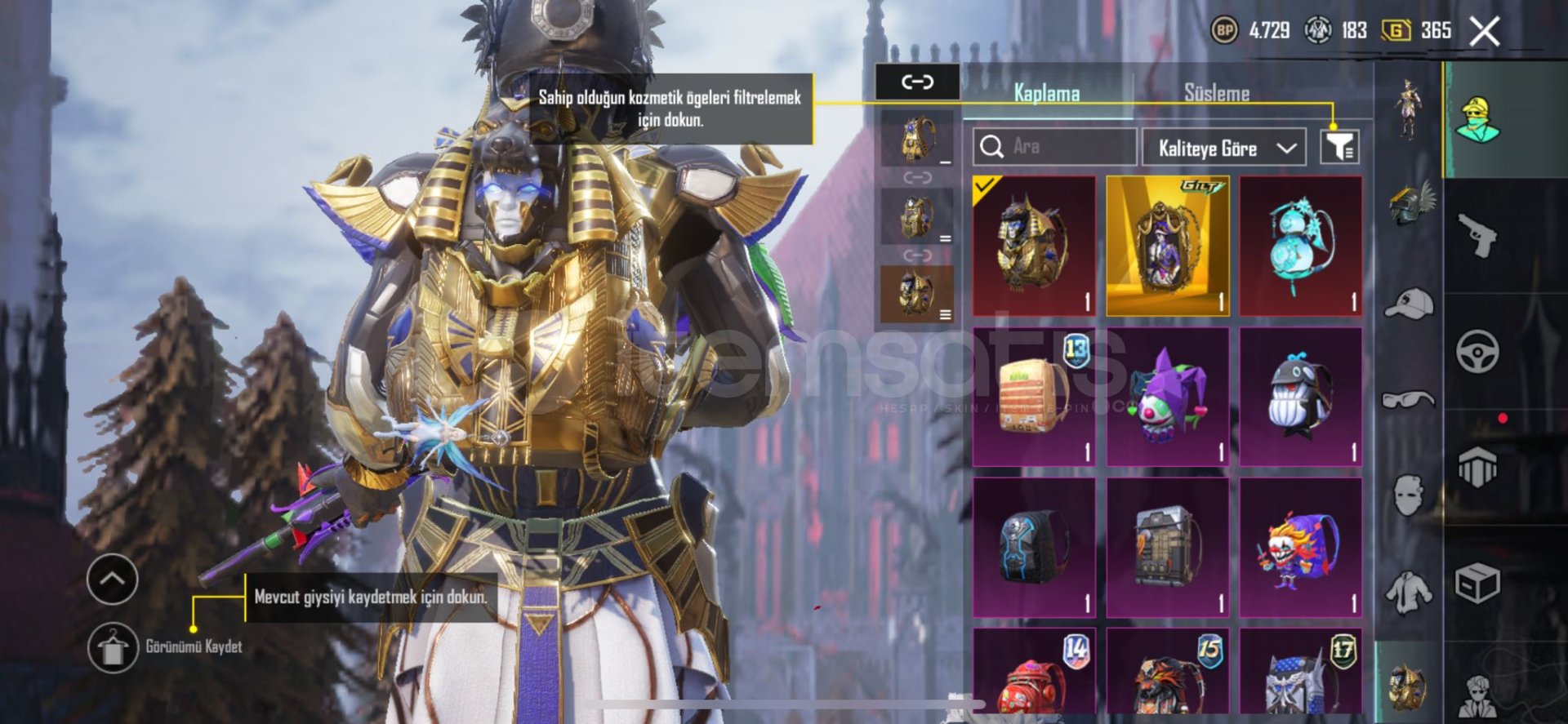This screenshot has width=1568, height=724.
Task: Click the Ara search field
Action: click(x=1054, y=147)
